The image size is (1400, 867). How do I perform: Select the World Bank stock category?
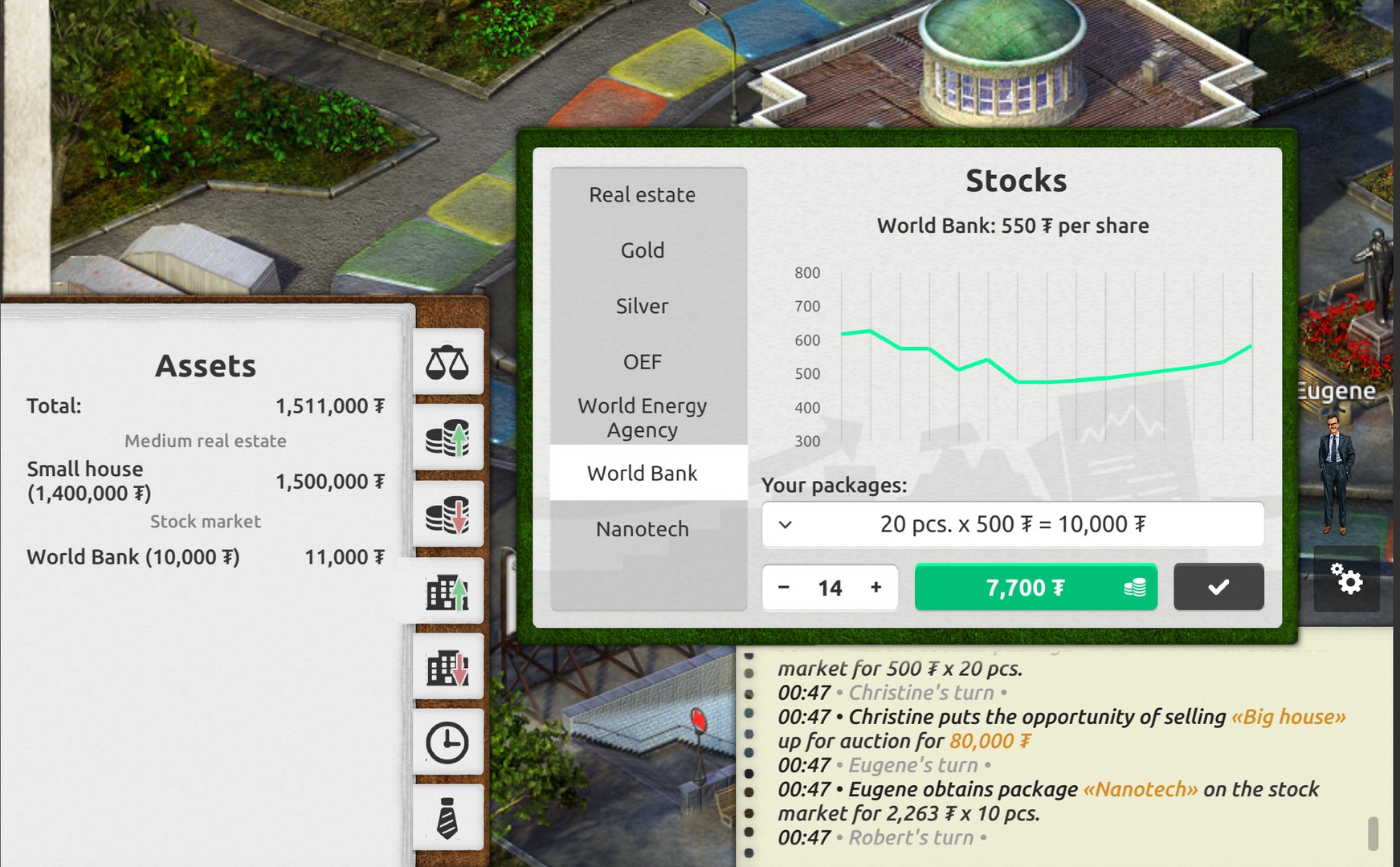coord(643,473)
